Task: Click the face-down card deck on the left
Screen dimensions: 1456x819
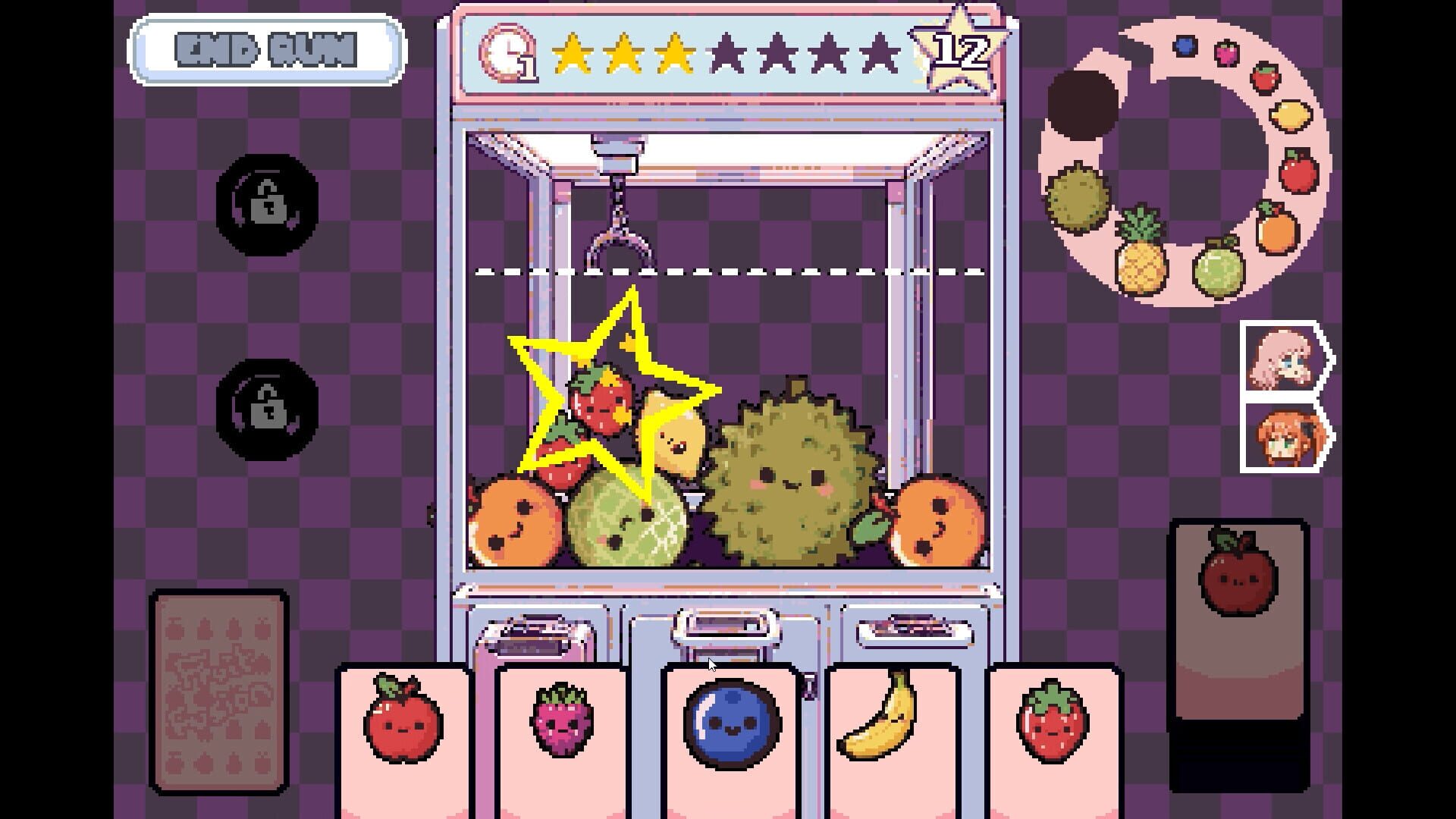Action: coord(218,690)
